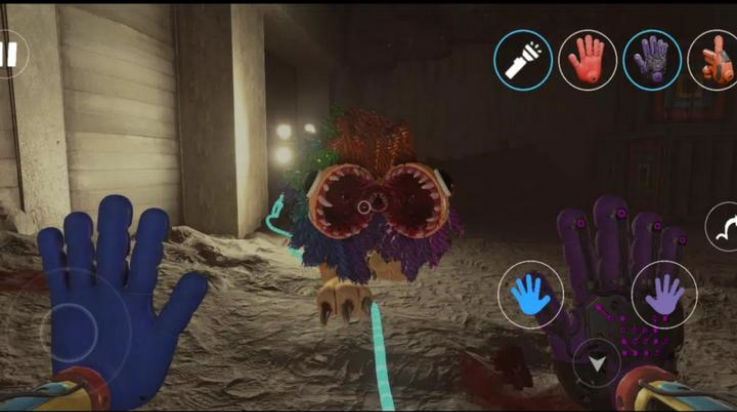This screenshot has height=412, width=737.
Task: Crouch using the down arrow button
Action: [597, 363]
